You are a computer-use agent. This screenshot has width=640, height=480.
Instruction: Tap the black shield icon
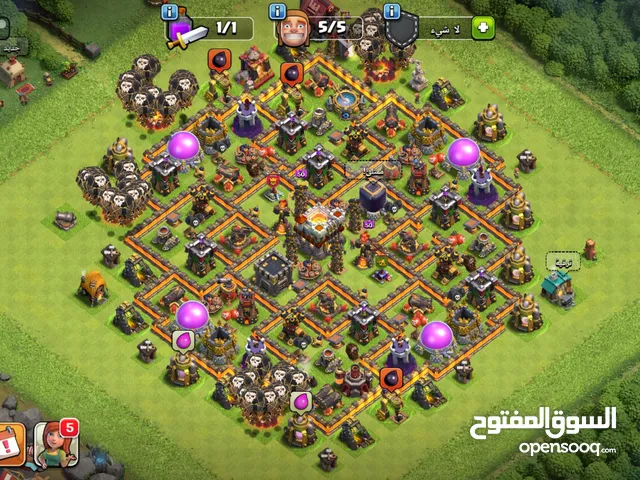point(402,32)
